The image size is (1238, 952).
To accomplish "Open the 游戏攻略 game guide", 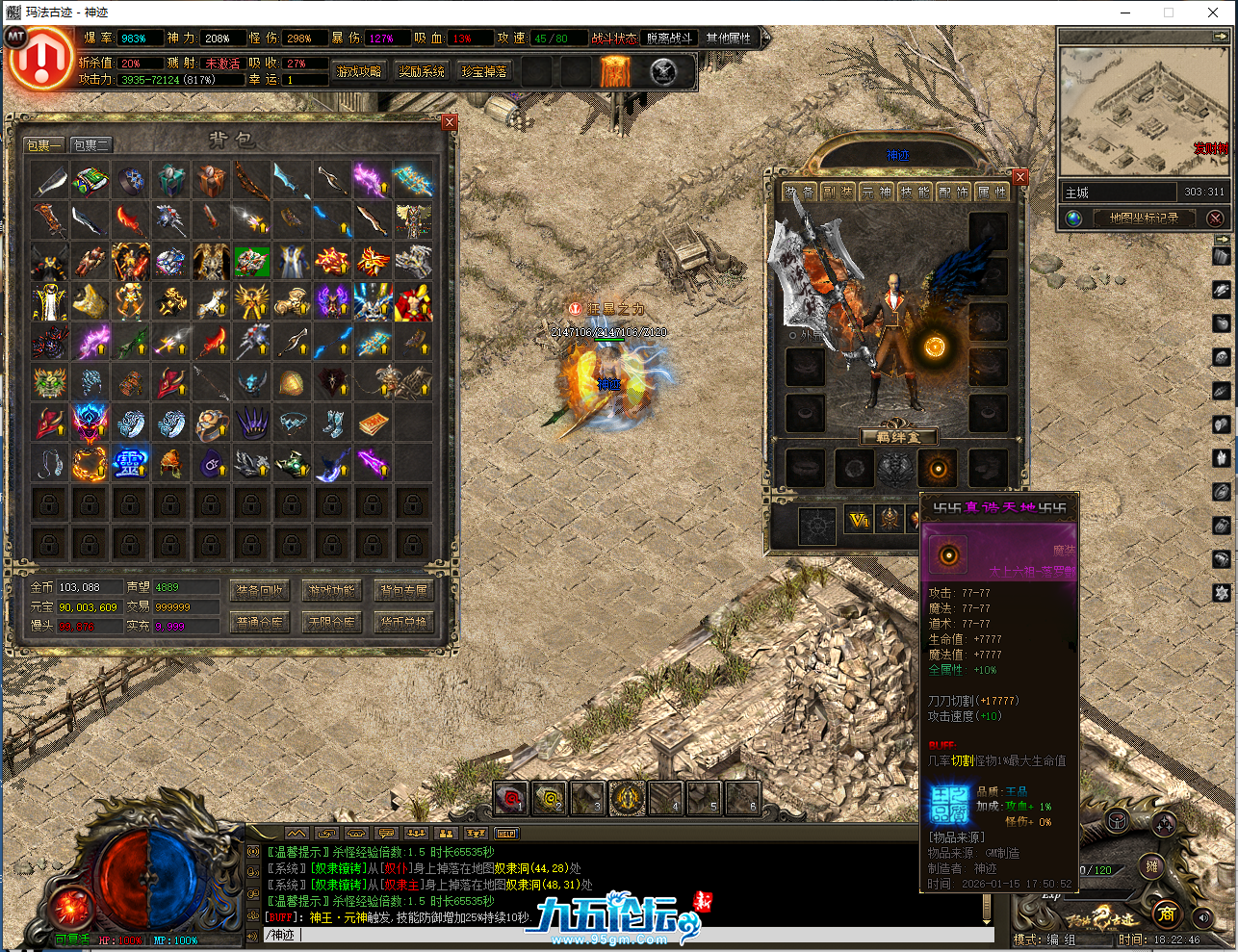I will [x=359, y=72].
